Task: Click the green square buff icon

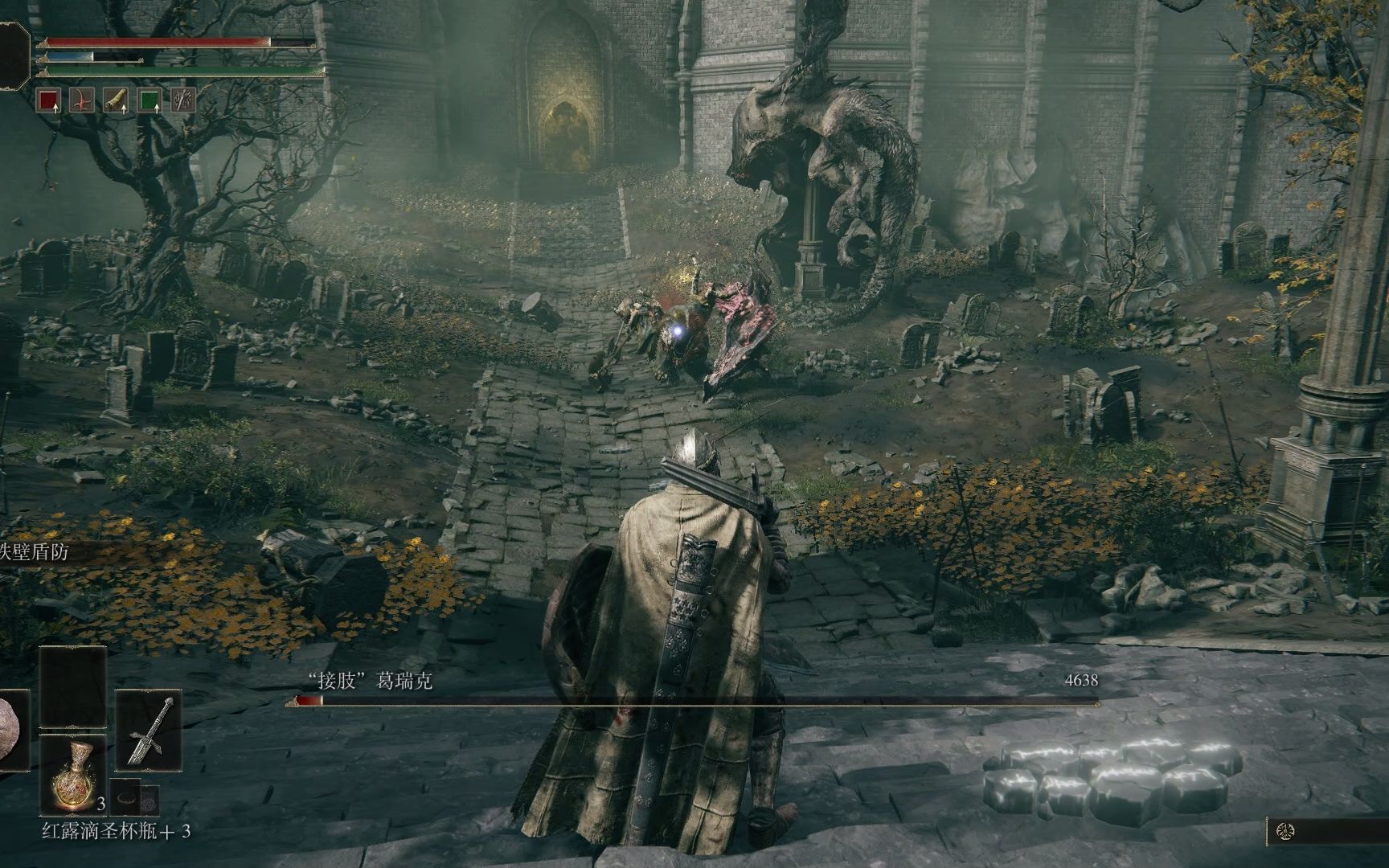Action: [x=150, y=100]
